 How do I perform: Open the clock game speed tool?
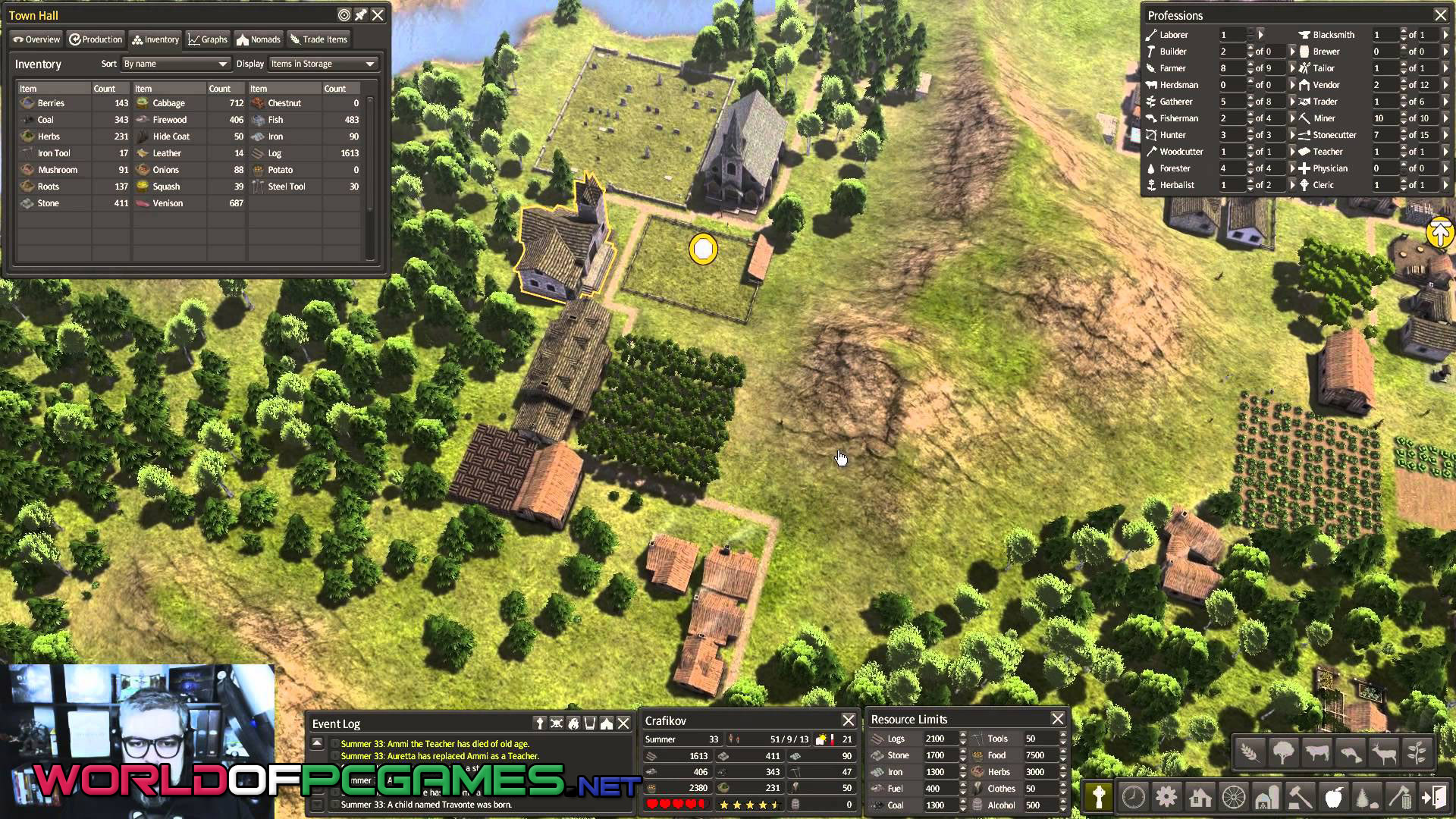tap(1133, 797)
